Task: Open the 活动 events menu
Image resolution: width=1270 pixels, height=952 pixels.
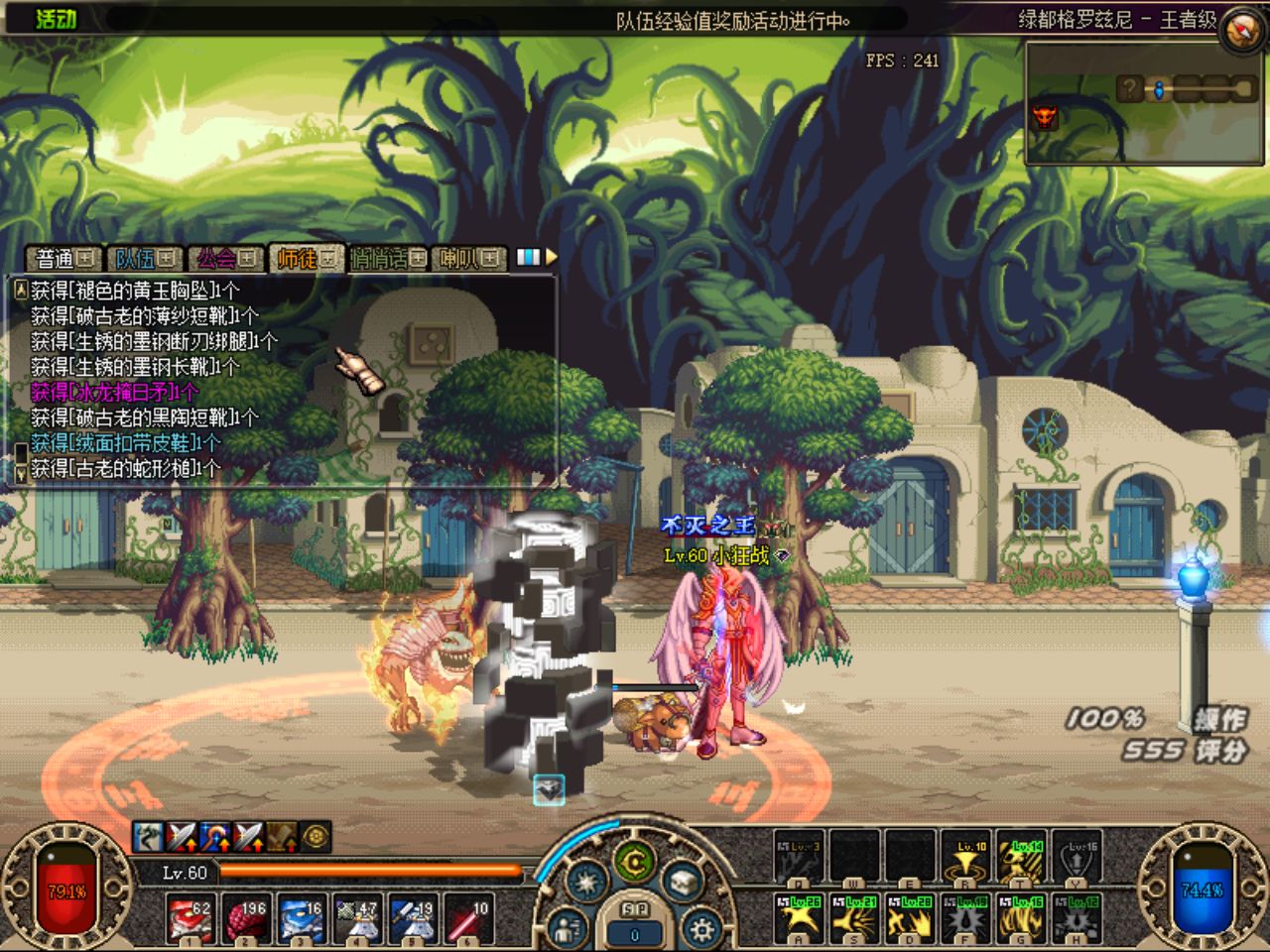Action: point(56,18)
